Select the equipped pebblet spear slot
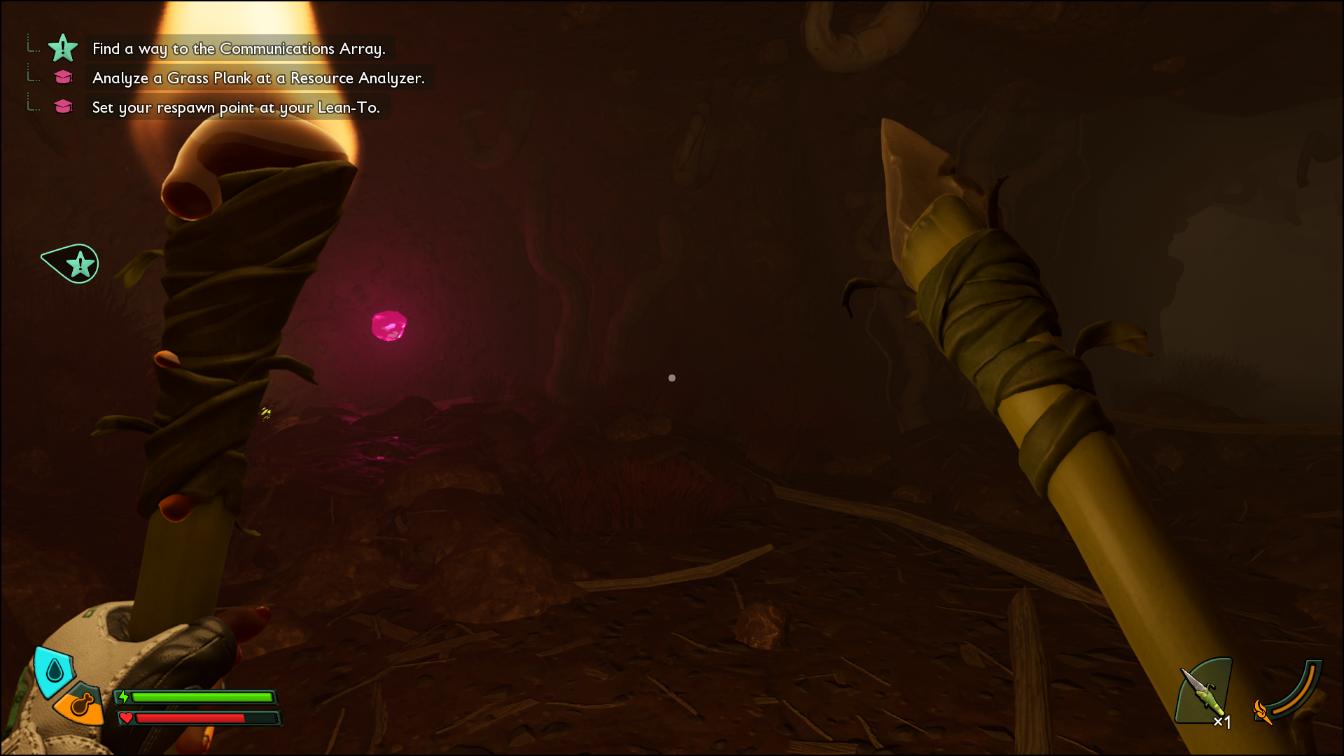 (x=1204, y=691)
